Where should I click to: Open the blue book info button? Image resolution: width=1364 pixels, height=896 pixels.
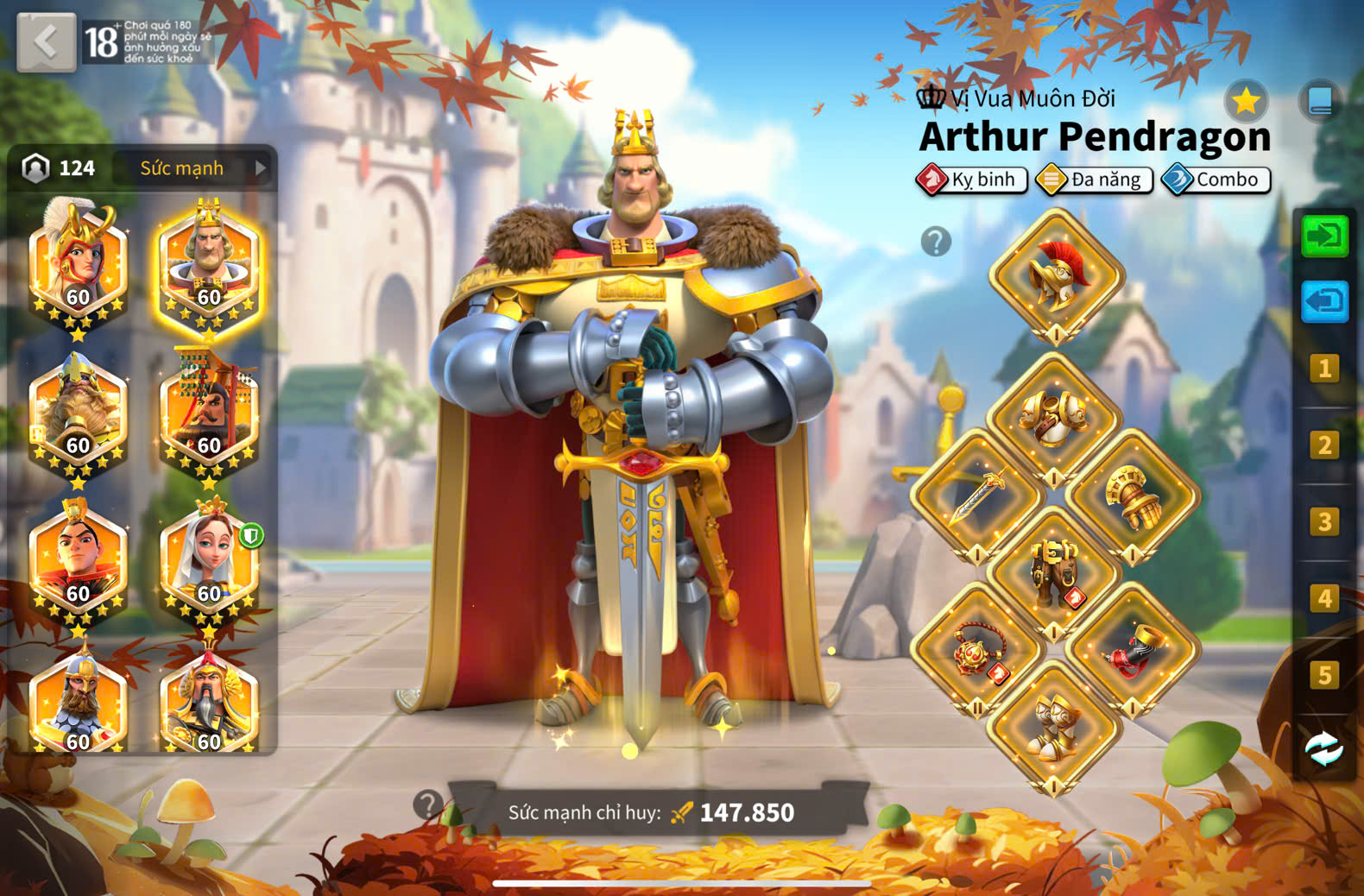pyautogui.click(x=1320, y=102)
